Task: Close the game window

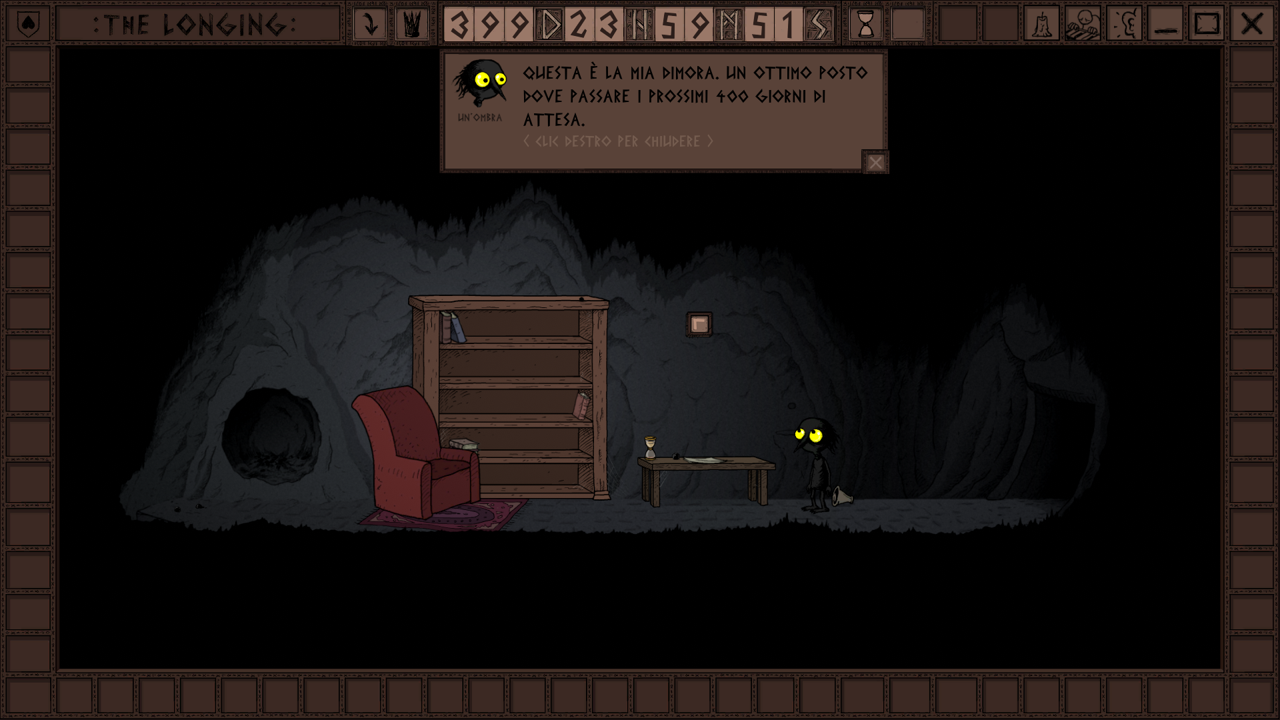Action: pyautogui.click(x=1250, y=24)
